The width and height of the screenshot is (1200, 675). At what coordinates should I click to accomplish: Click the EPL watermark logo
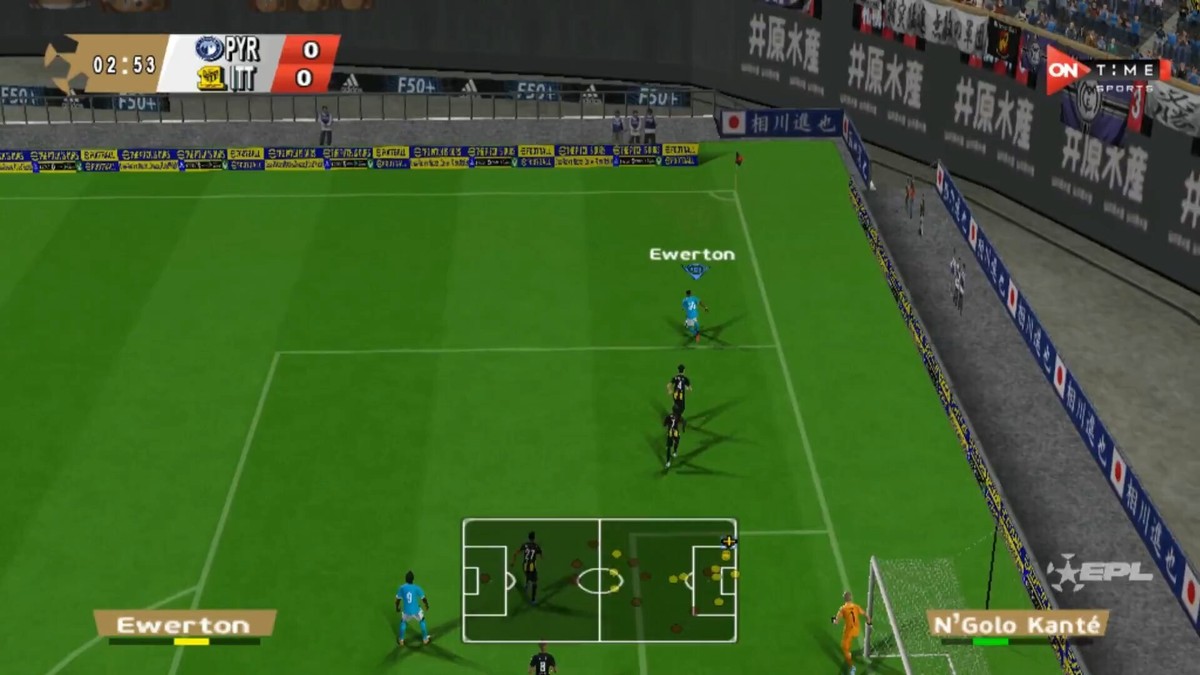[x=1099, y=574]
